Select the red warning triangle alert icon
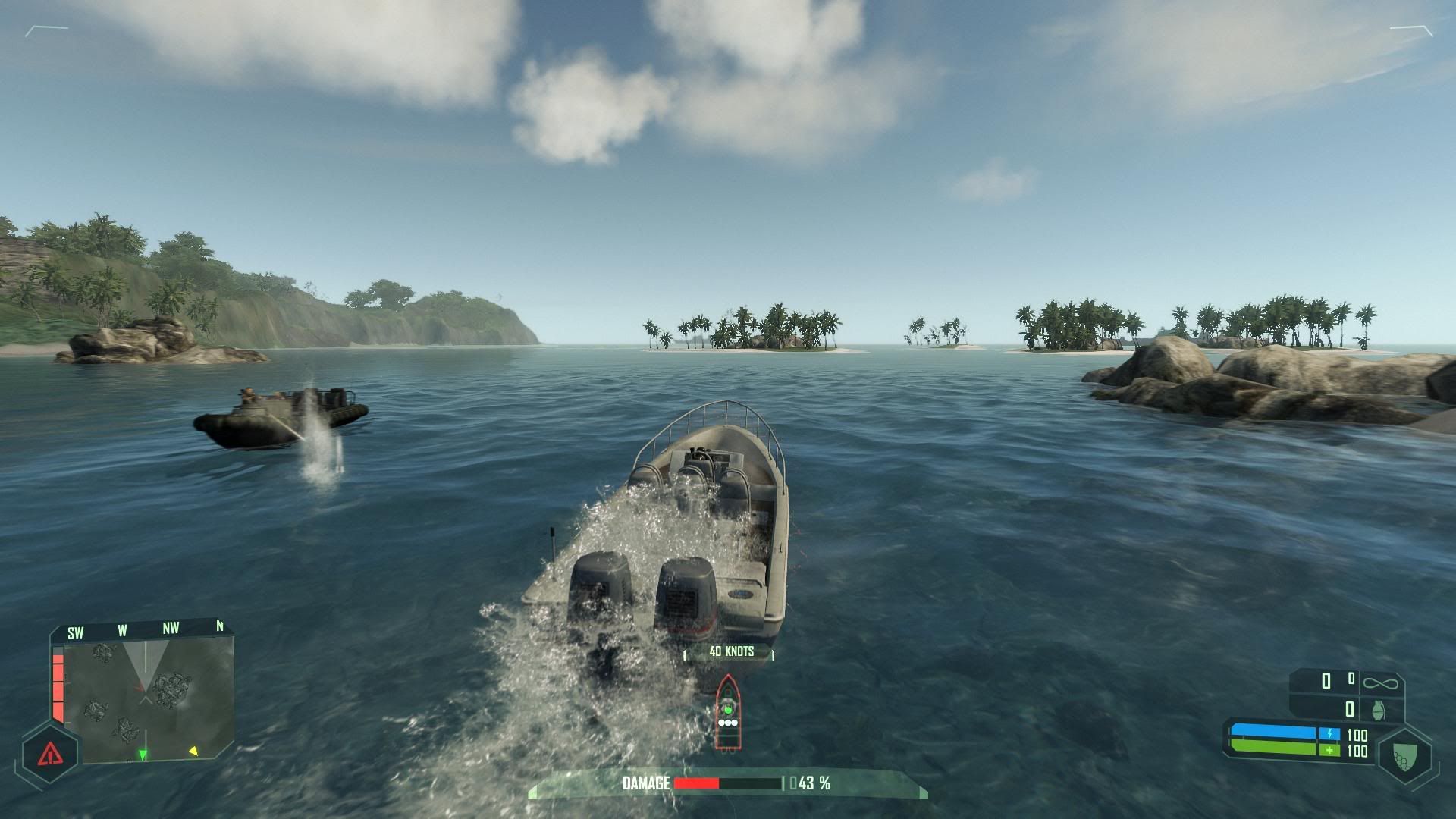This screenshot has width=1456, height=819. [50, 754]
